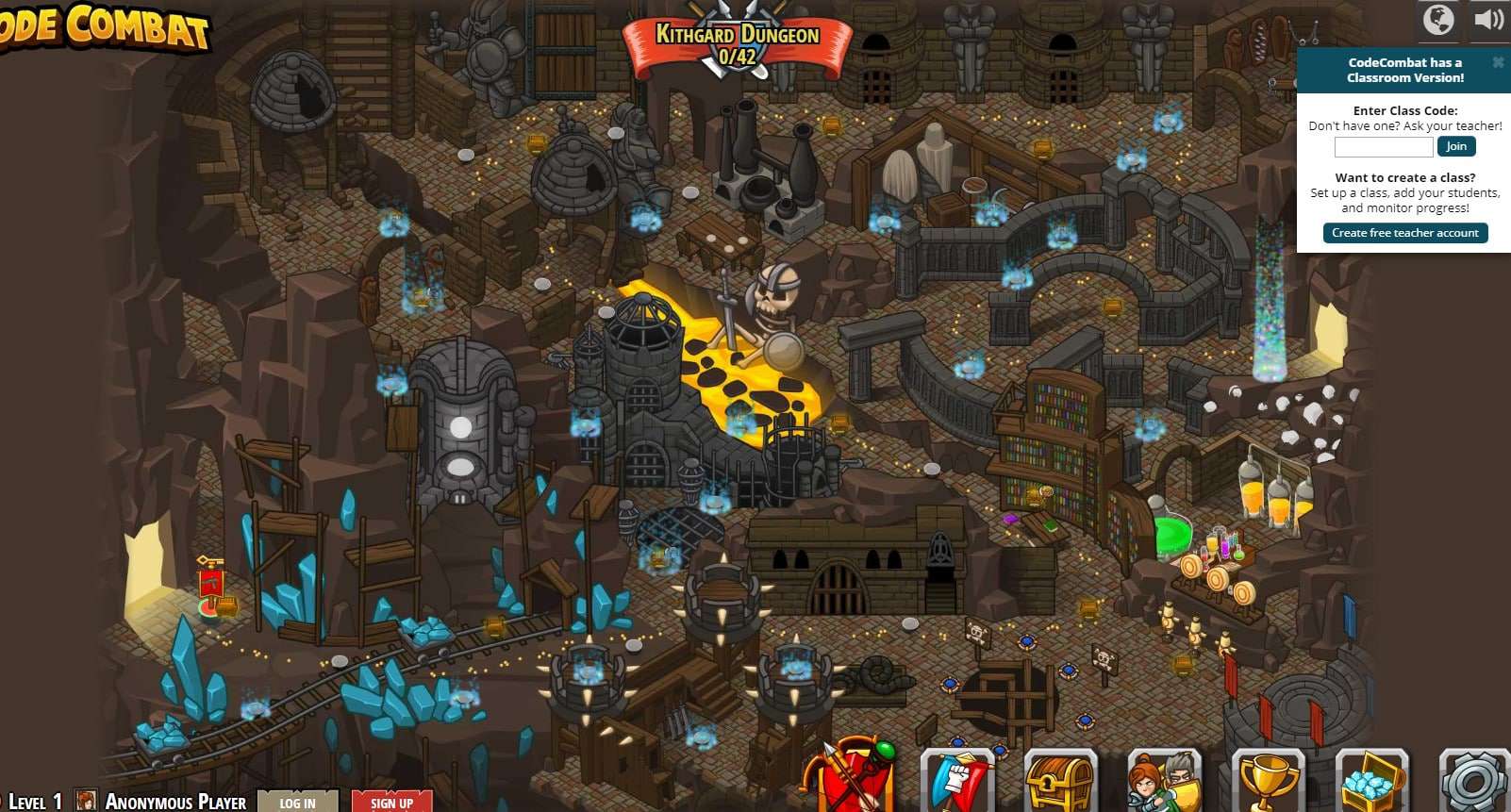Image resolution: width=1511 pixels, height=812 pixels.
Task: Open the language globe menu
Action: click(x=1438, y=20)
